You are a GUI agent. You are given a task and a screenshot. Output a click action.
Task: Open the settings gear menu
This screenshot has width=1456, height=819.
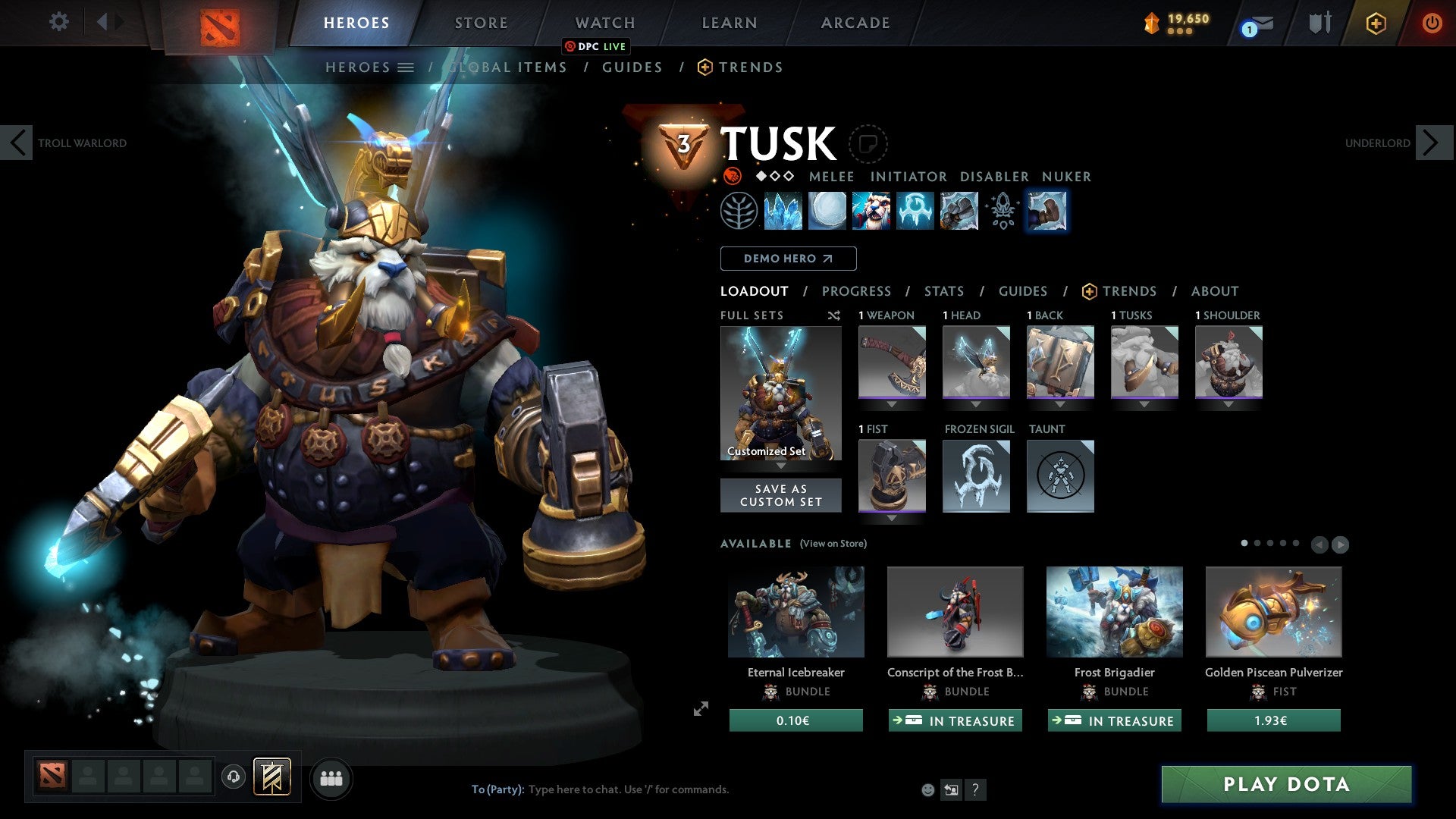(59, 22)
